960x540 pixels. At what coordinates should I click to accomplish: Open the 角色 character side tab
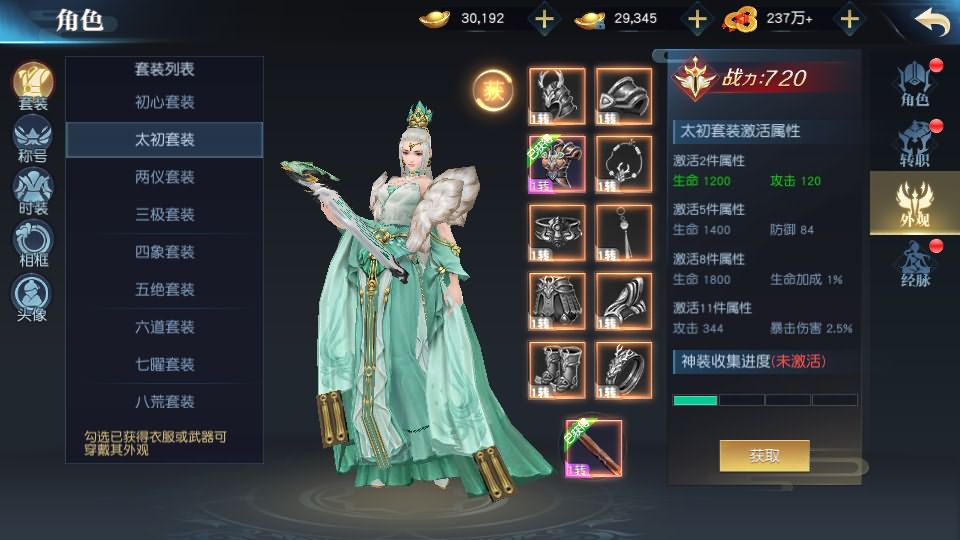915,83
